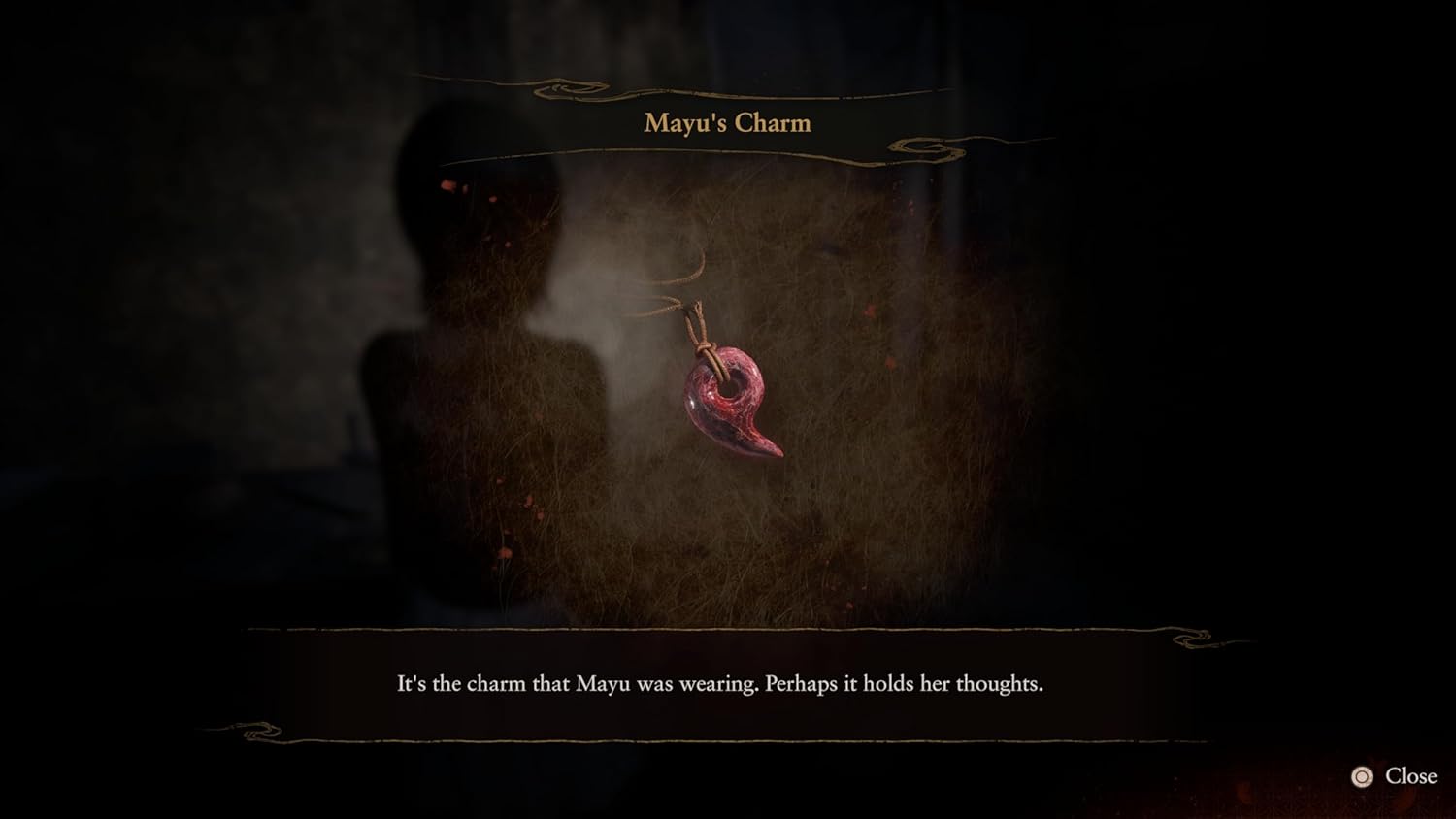This screenshot has height=819, width=1456.
Task: Click the circle button prompt icon
Action: [x=1363, y=776]
